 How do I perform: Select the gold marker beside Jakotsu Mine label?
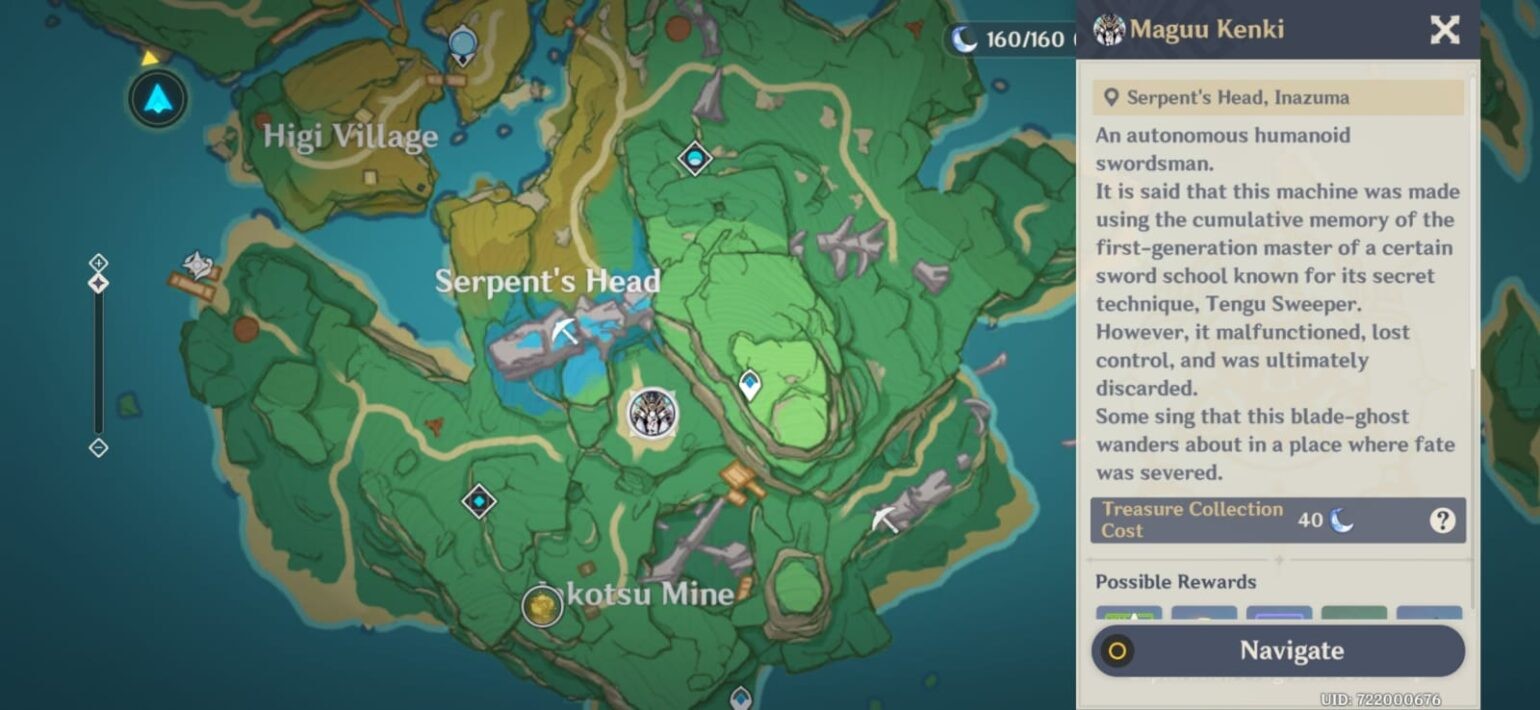(x=542, y=605)
